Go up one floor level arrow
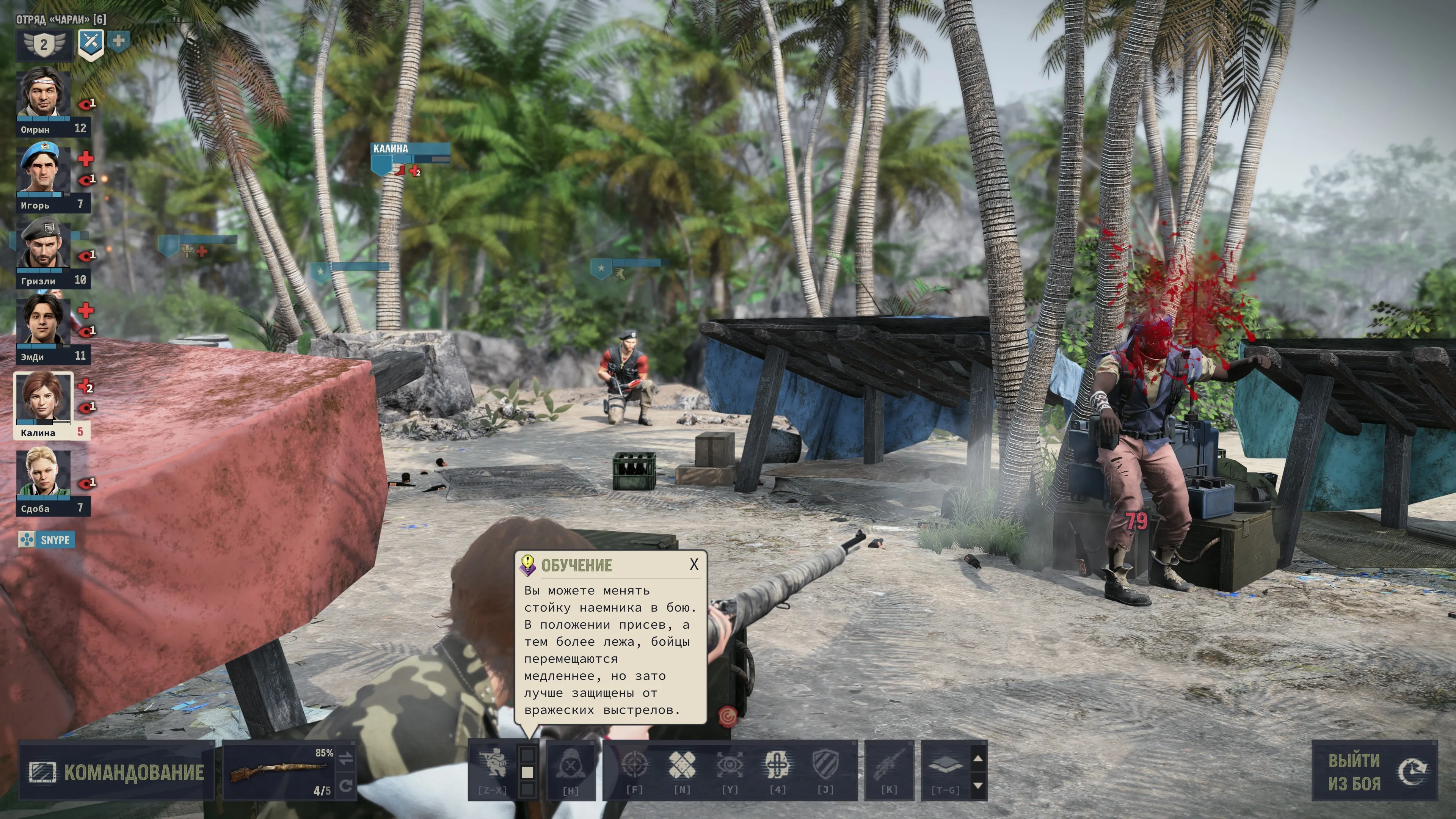The height and width of the screenshot is (819, 1456). coord(978,758)
